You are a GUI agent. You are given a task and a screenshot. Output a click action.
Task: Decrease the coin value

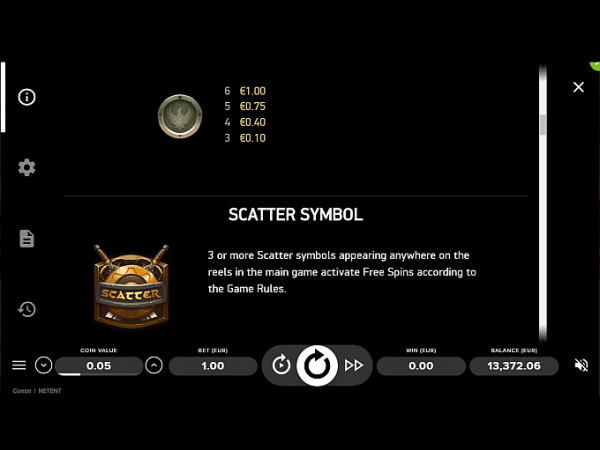click(43, 366)
